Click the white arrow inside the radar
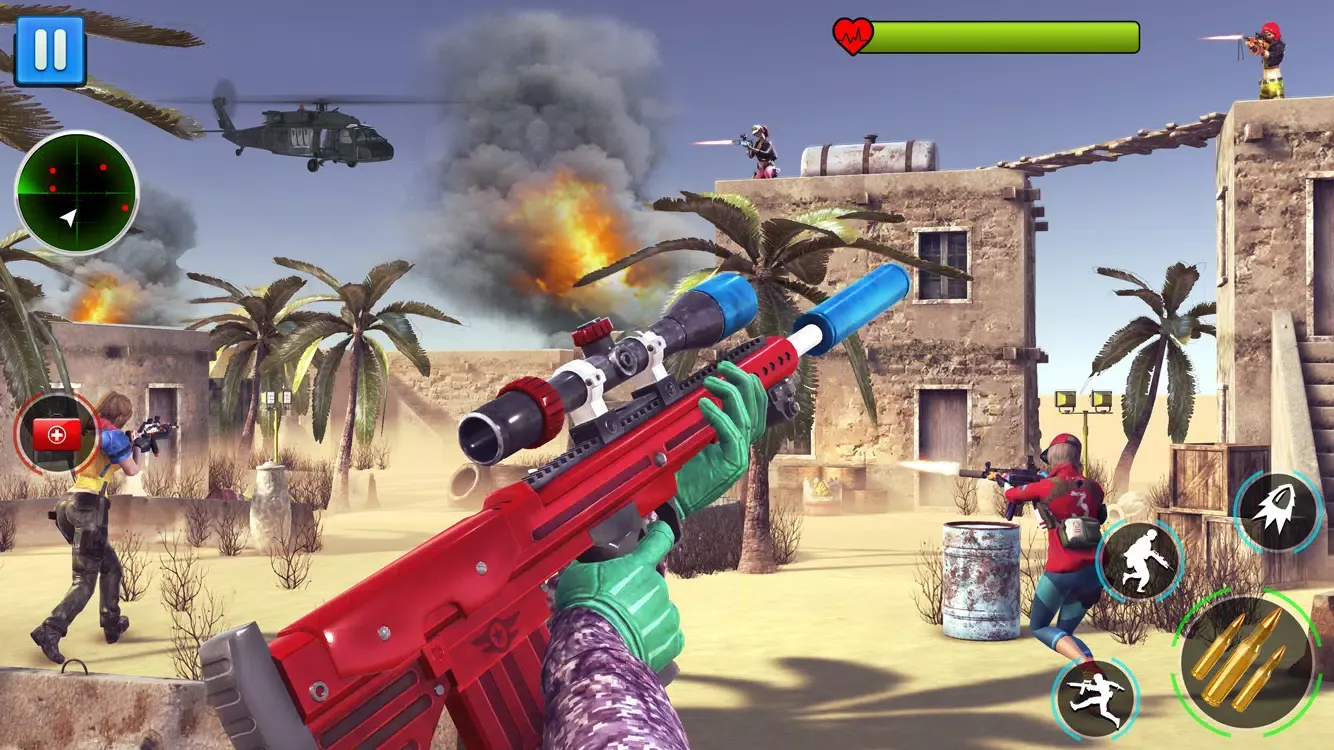This screenshot has width=1334, height=750. click(68, 216)
